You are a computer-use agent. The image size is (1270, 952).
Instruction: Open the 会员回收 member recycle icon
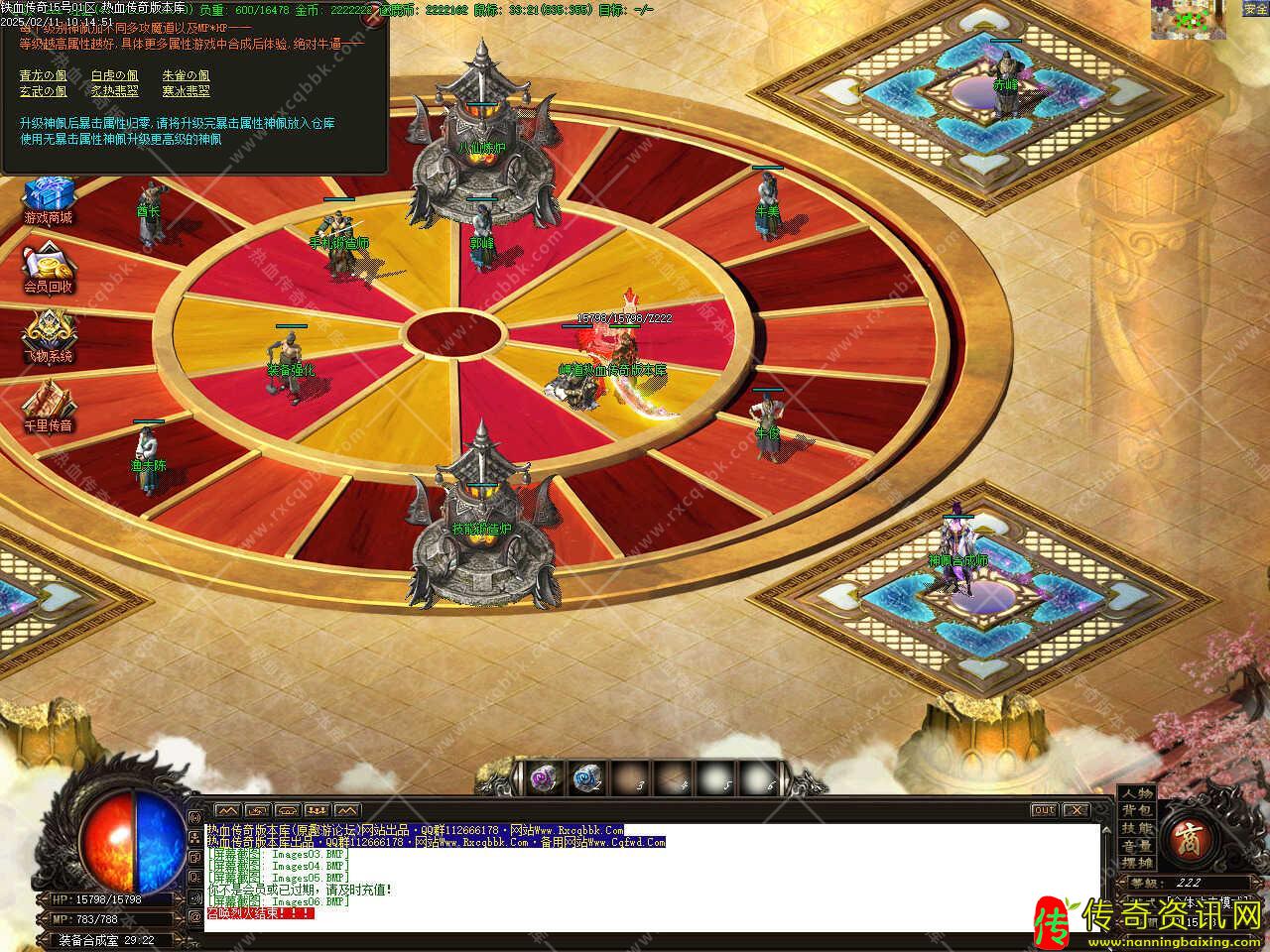[x=48, y=270]
